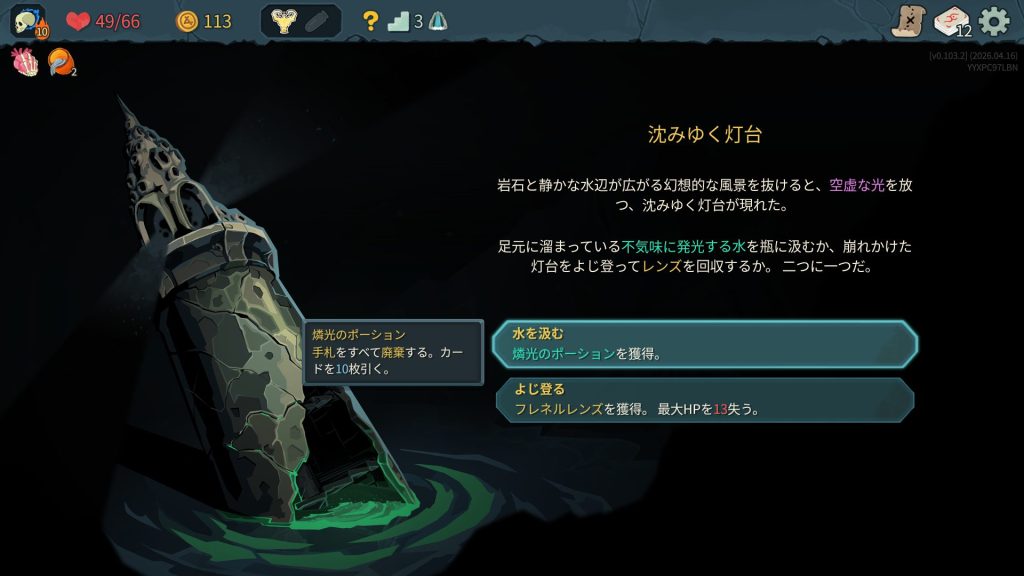Viewport: 1024px width, 576px height.
Task: Click the stairs floor counter icon
Action: coord(399,21)
